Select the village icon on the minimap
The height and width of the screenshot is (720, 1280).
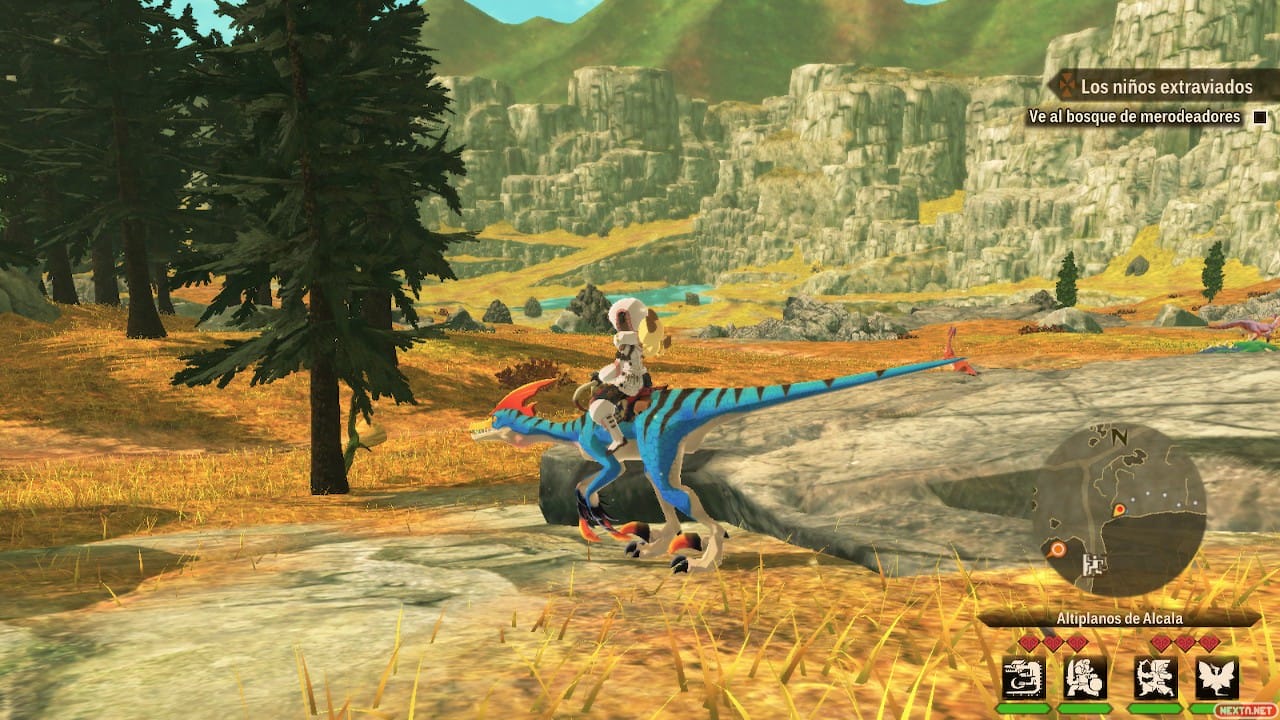click(x=1094, y=563)
